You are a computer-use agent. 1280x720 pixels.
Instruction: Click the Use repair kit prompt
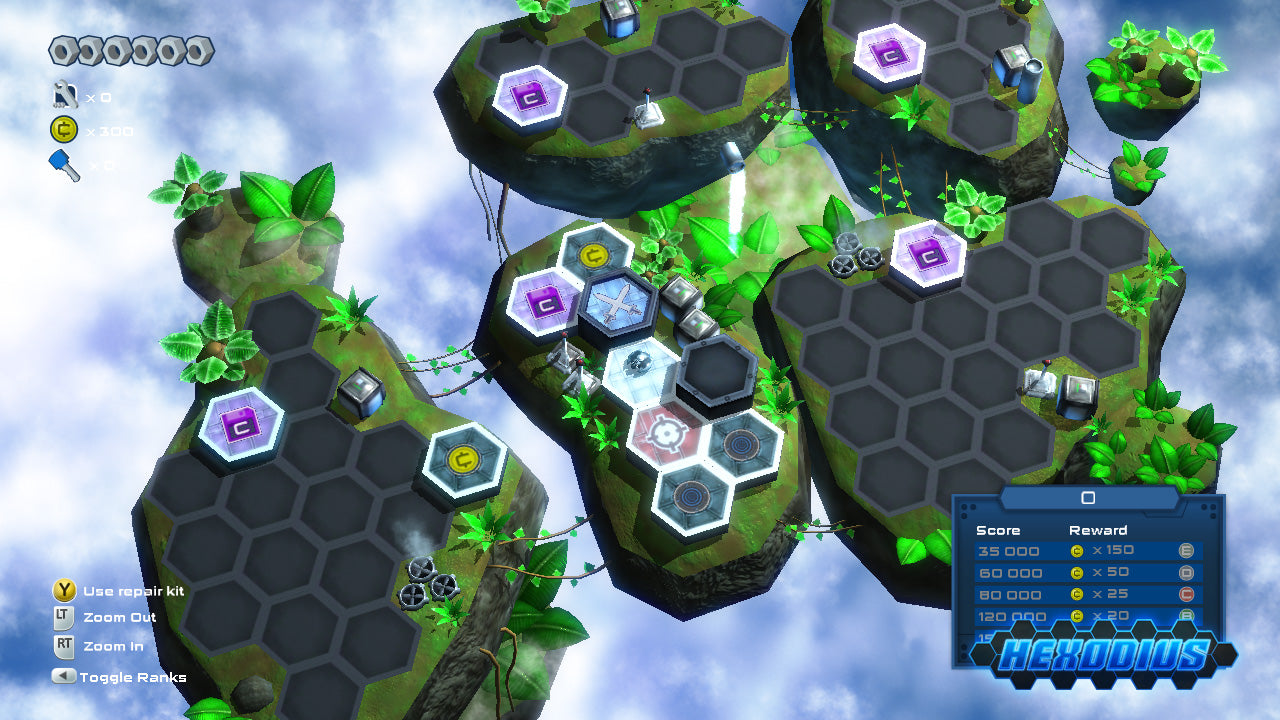65,590
